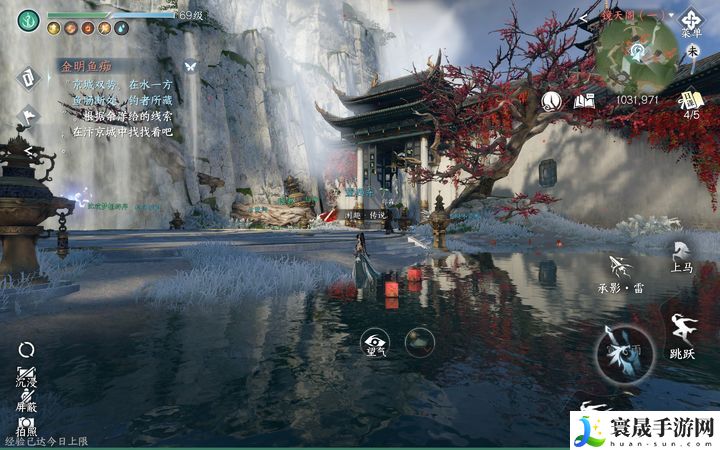Click the round lotus icon near minimap
The width and height of the screenshot is (720, 450).
tap(551, 100)
